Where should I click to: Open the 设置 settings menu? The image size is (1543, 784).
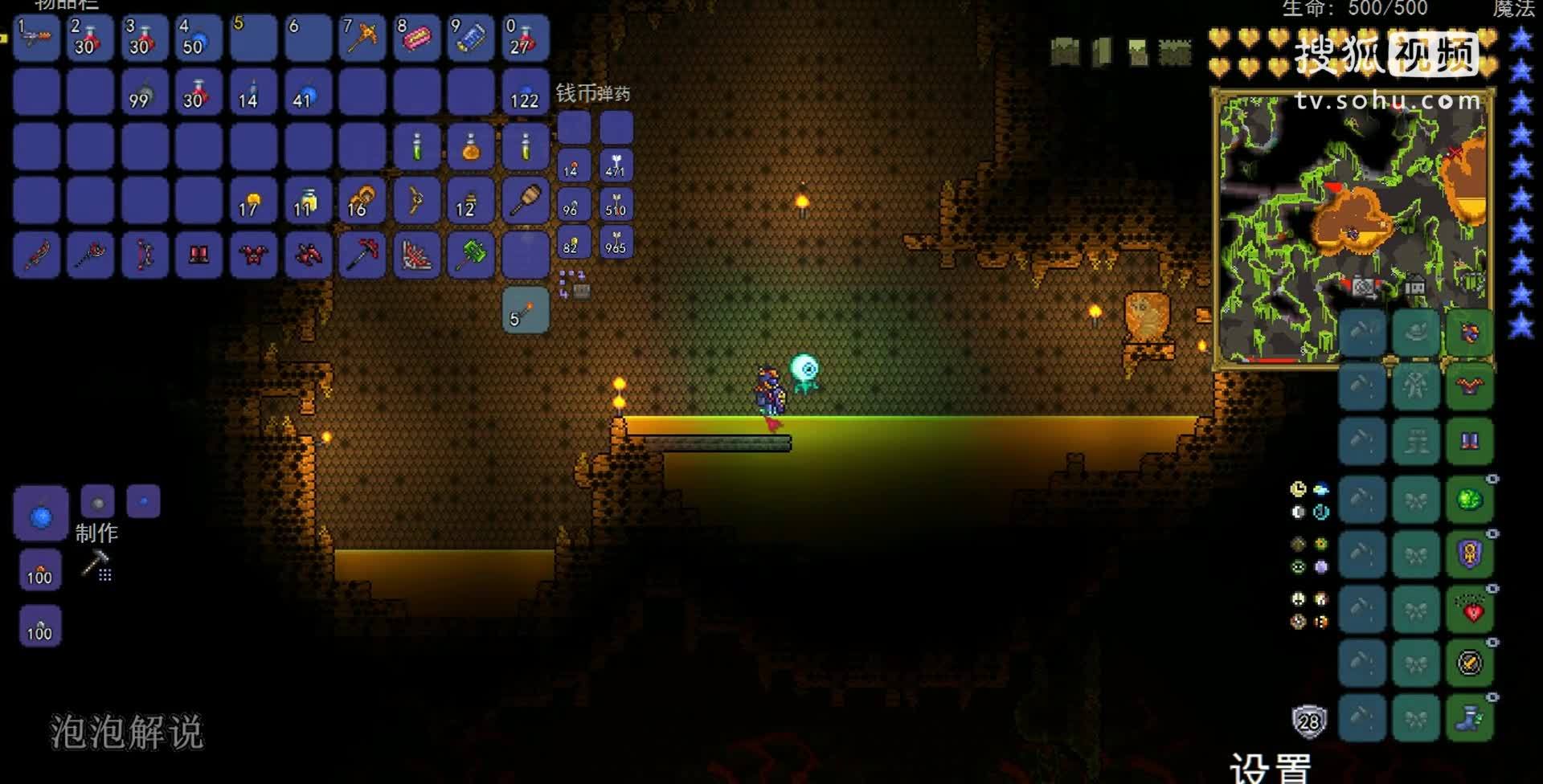[1270, 767]
